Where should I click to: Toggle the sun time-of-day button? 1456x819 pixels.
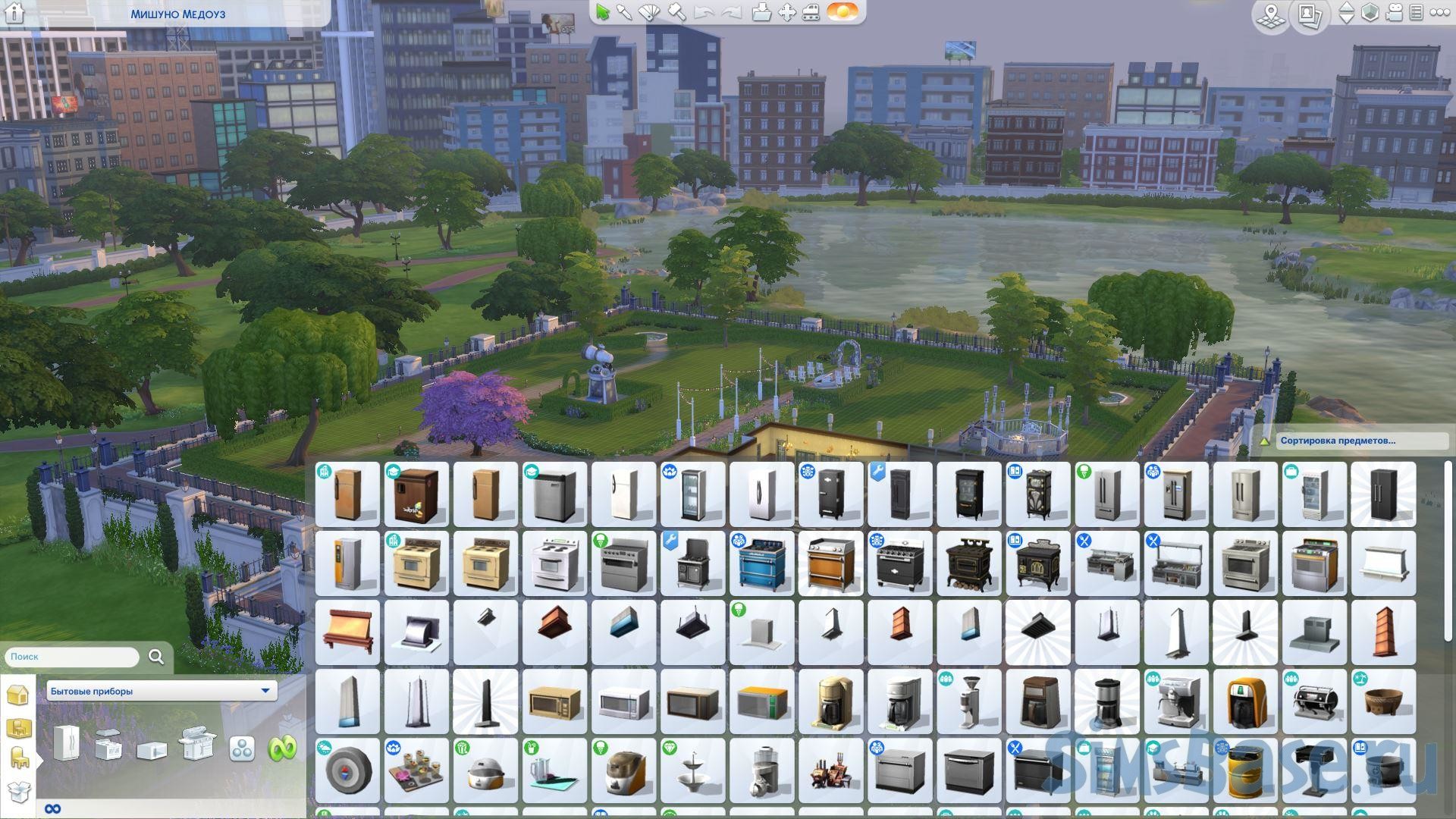(x=843, y=12)
